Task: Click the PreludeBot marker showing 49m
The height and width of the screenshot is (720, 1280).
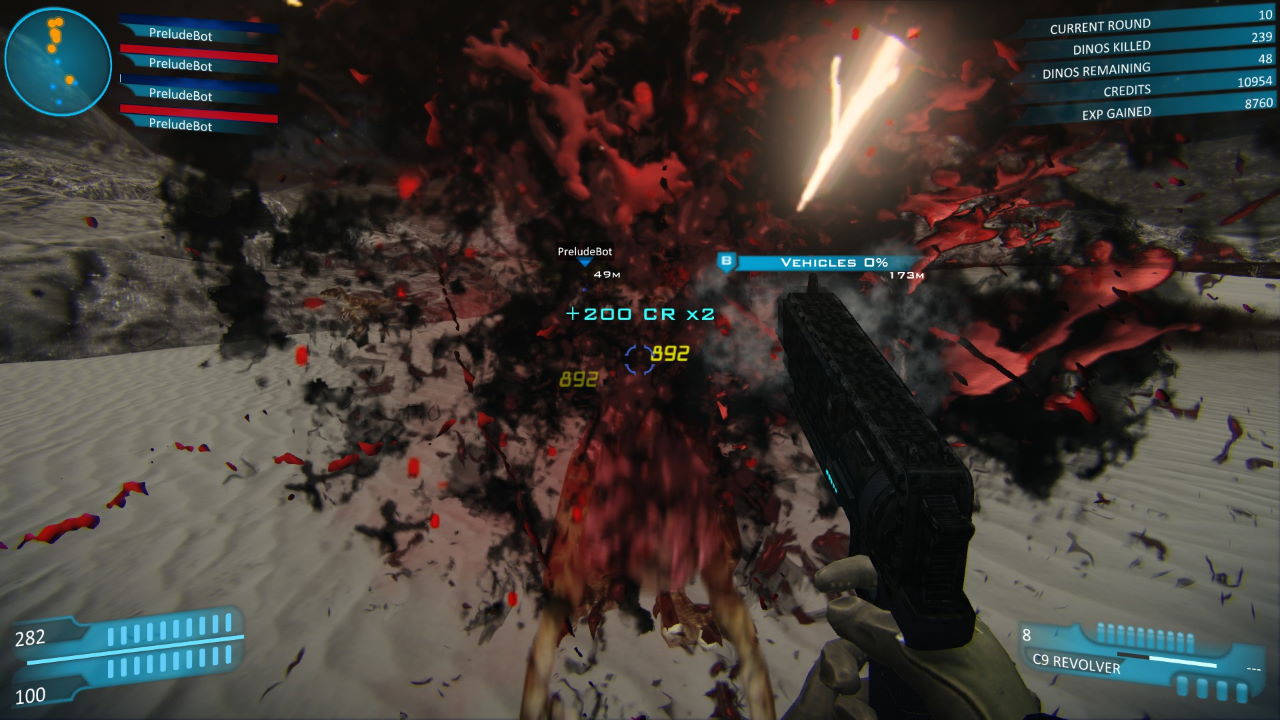Action: click(x=585, y=261)
